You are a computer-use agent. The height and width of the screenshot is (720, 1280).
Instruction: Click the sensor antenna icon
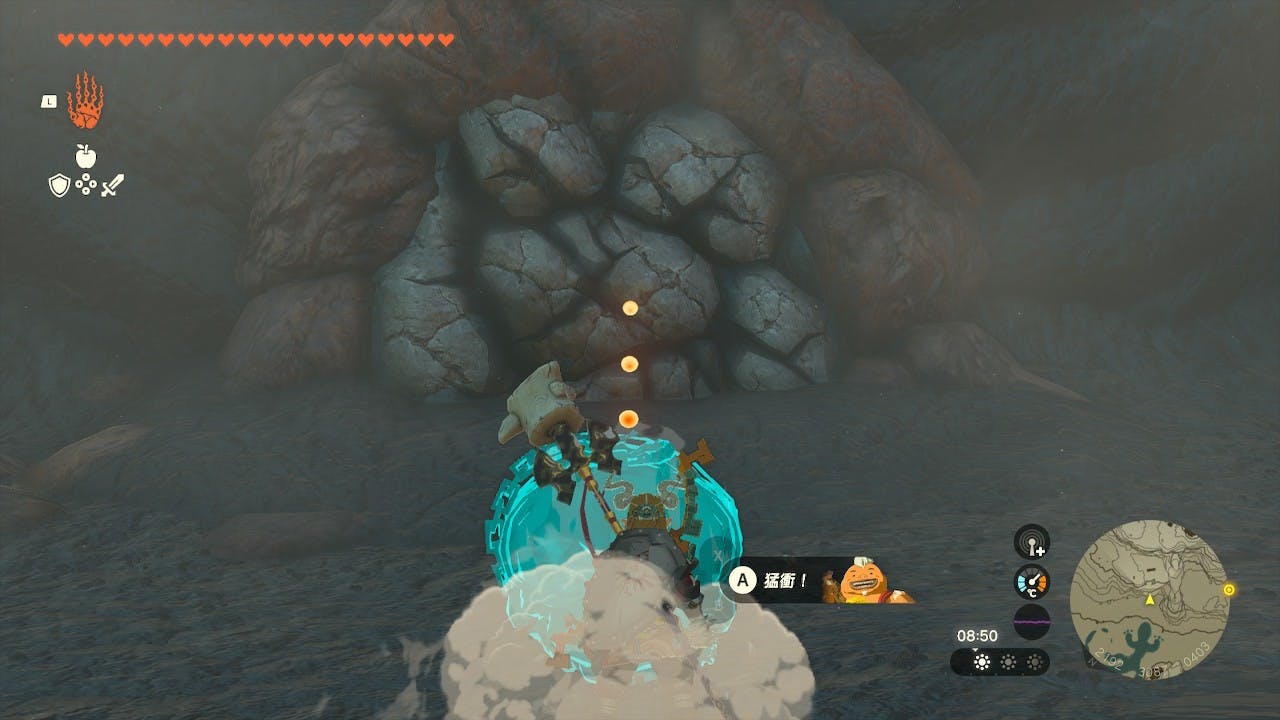1031,542
